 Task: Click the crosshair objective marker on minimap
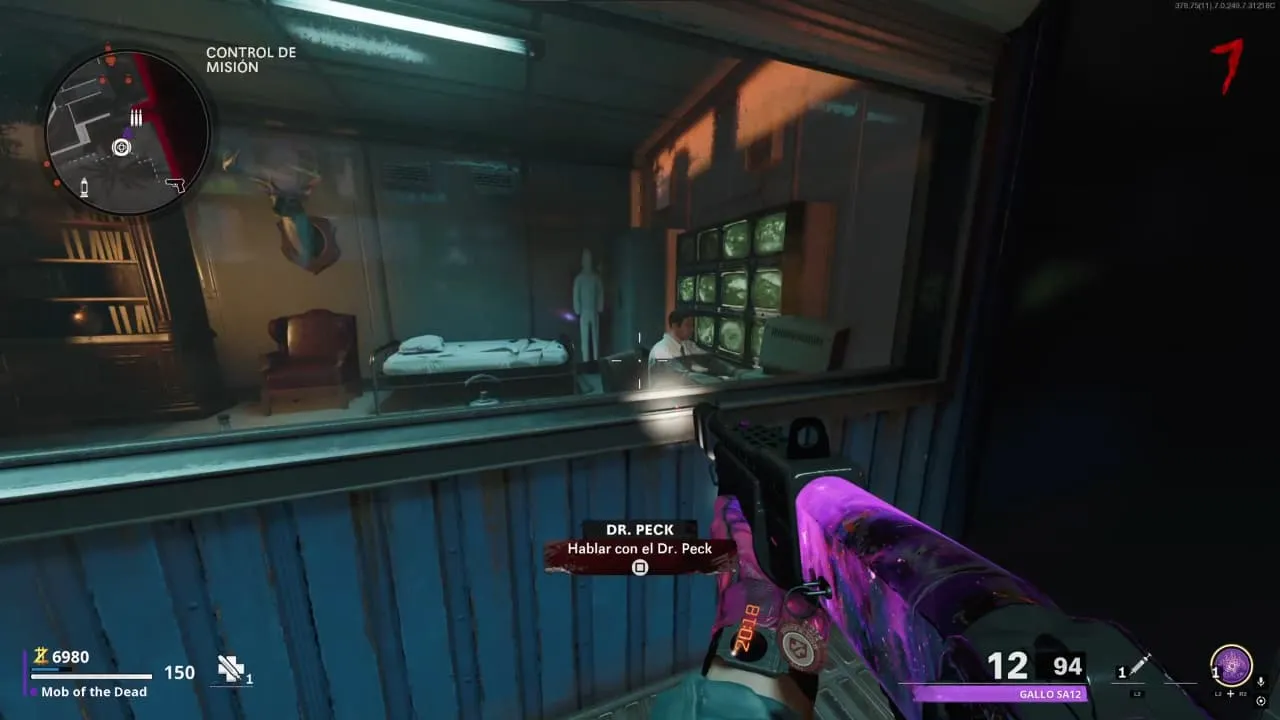[121, 148]
